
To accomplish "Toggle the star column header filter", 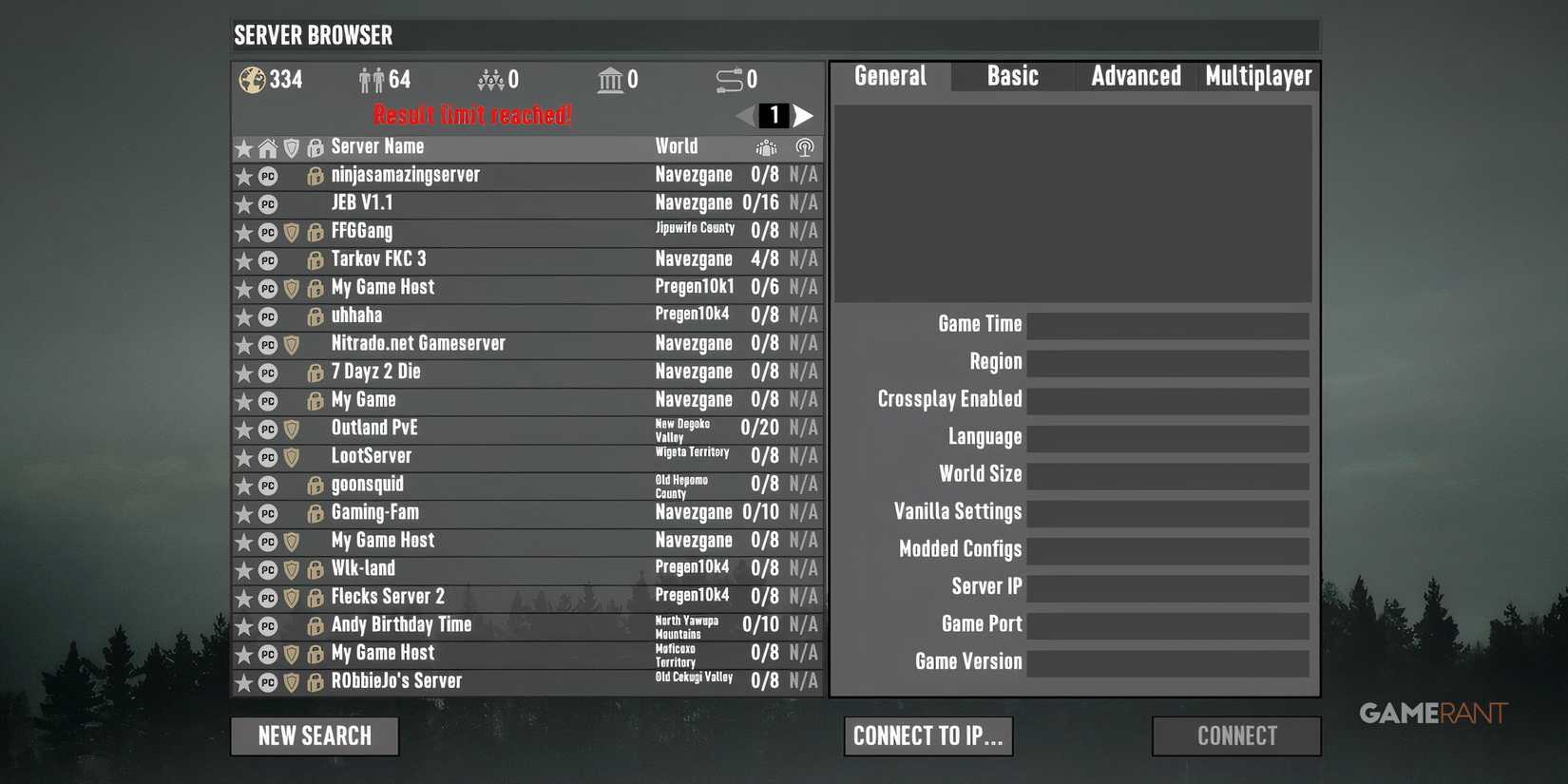I will [x=243, y=147].
